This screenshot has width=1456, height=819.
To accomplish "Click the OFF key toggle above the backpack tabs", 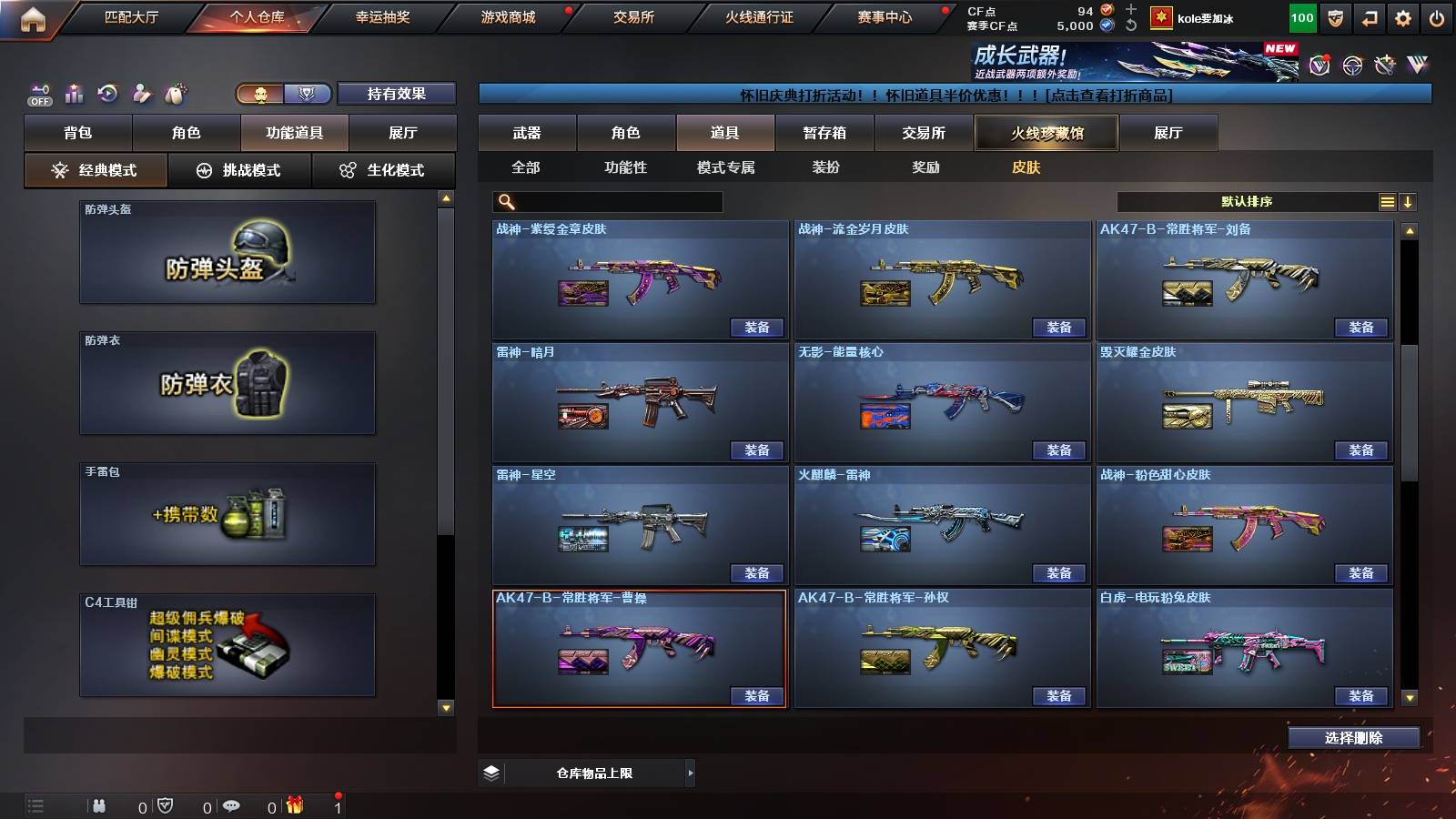I will click(x=38, y=93).
